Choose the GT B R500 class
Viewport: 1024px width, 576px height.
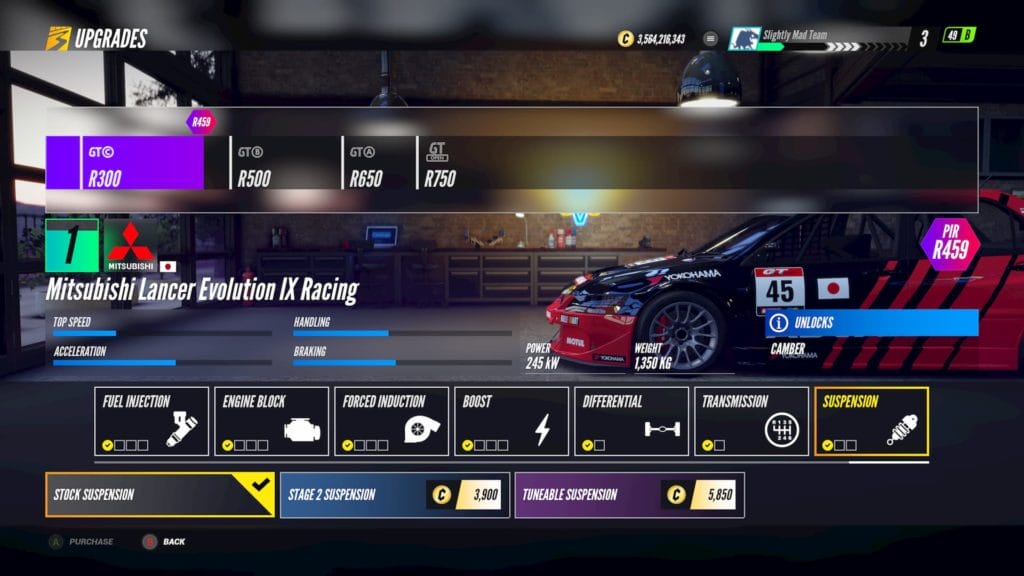[x=284, y=163]
